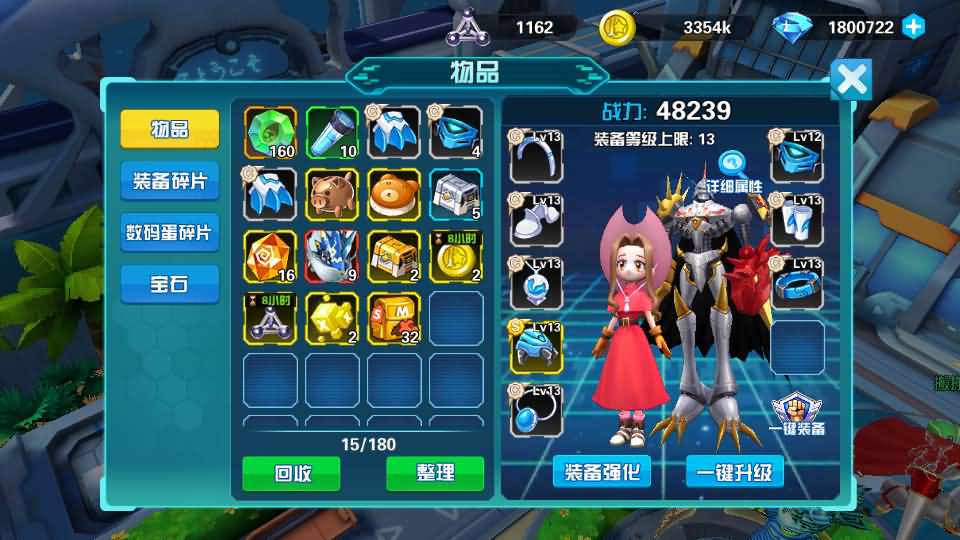Choose the pig piggy-bank item
960x540 pixels.
(332, 194)
